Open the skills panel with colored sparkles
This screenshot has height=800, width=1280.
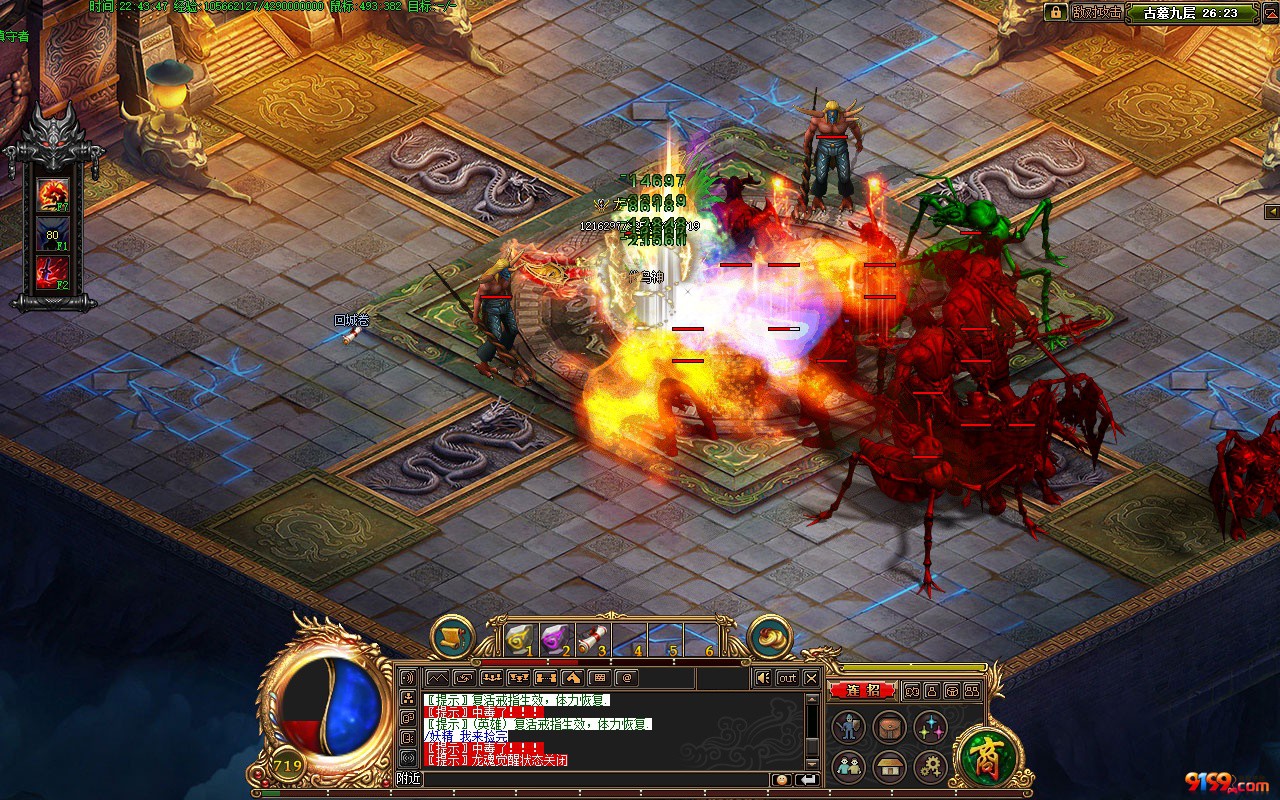[930, 727]
